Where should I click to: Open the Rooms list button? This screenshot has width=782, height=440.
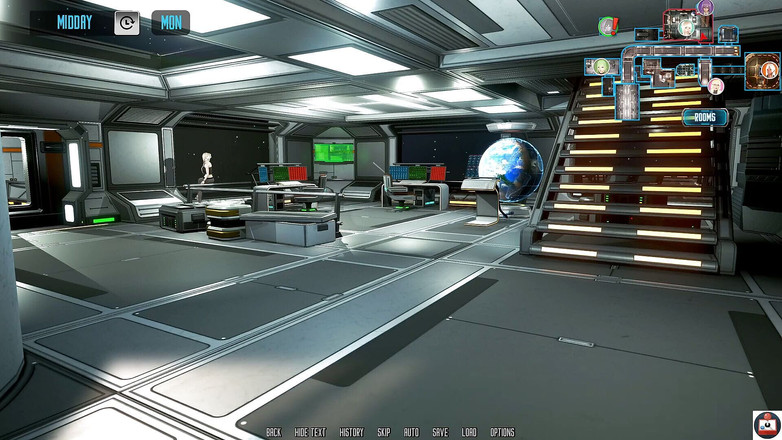(x=704, y=117)
